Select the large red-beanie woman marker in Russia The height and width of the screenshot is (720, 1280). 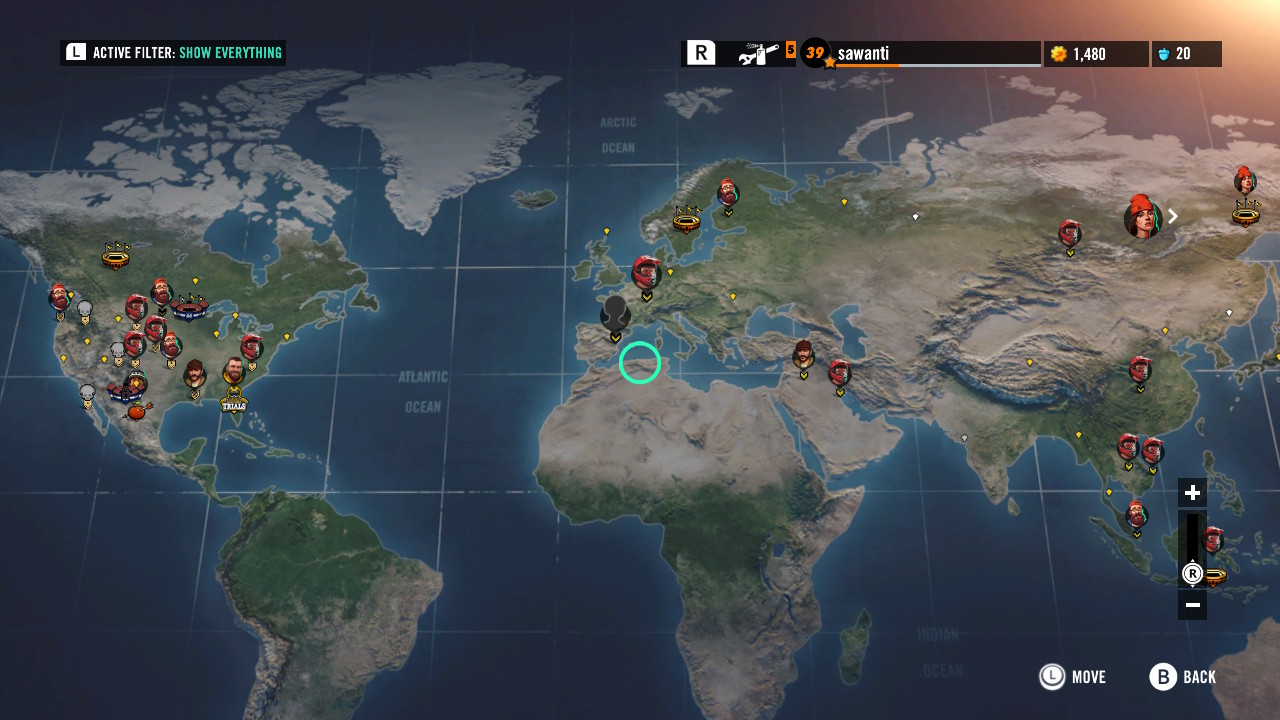pos(1142,218)
